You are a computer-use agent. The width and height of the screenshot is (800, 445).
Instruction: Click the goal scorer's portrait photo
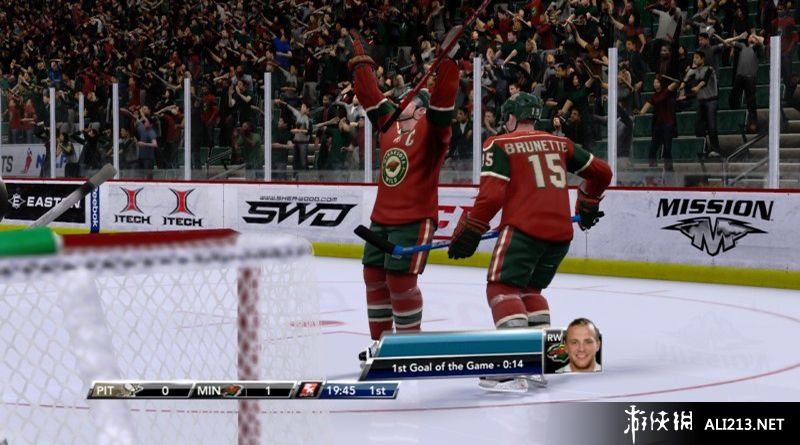tap(581, 347)
